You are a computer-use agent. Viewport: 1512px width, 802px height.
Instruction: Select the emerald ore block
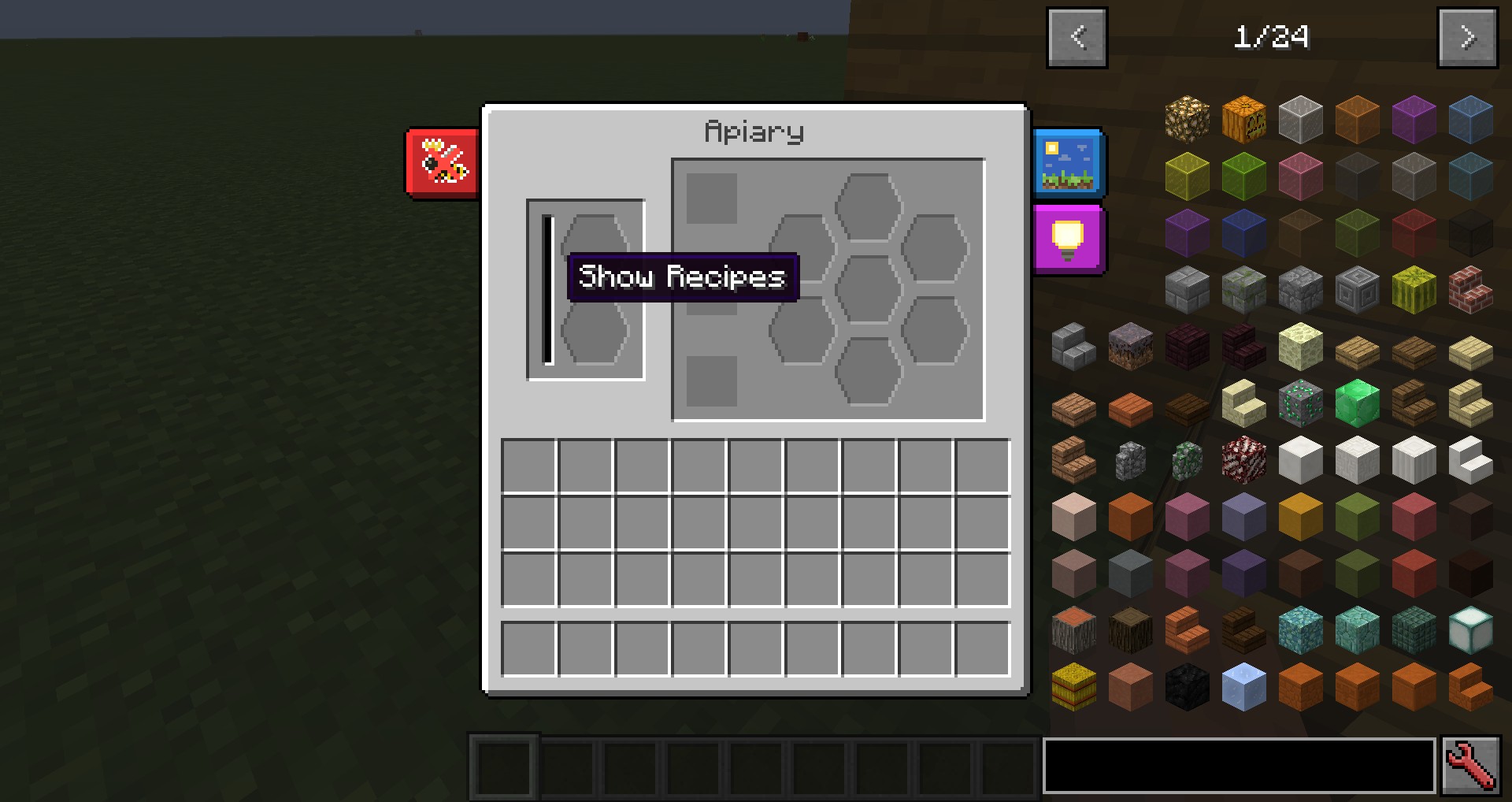(1300, 403)
